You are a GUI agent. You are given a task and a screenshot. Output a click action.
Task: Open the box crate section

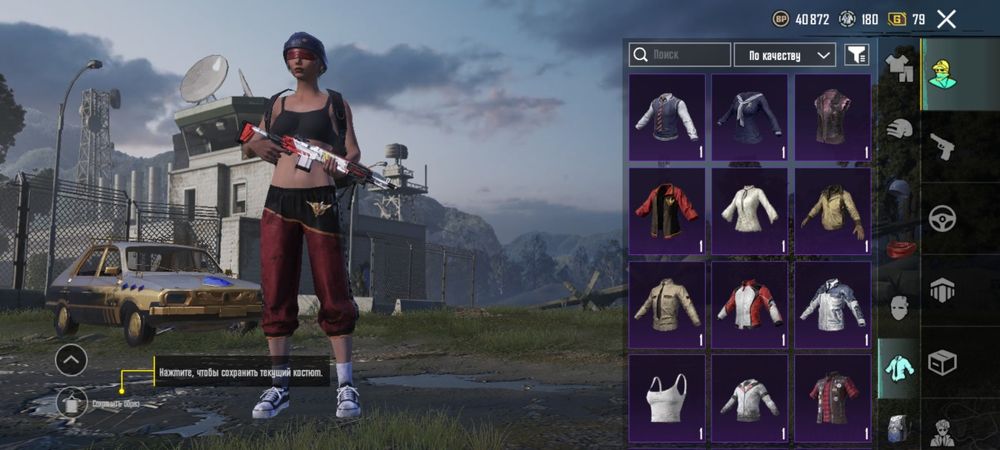[942, 361]
